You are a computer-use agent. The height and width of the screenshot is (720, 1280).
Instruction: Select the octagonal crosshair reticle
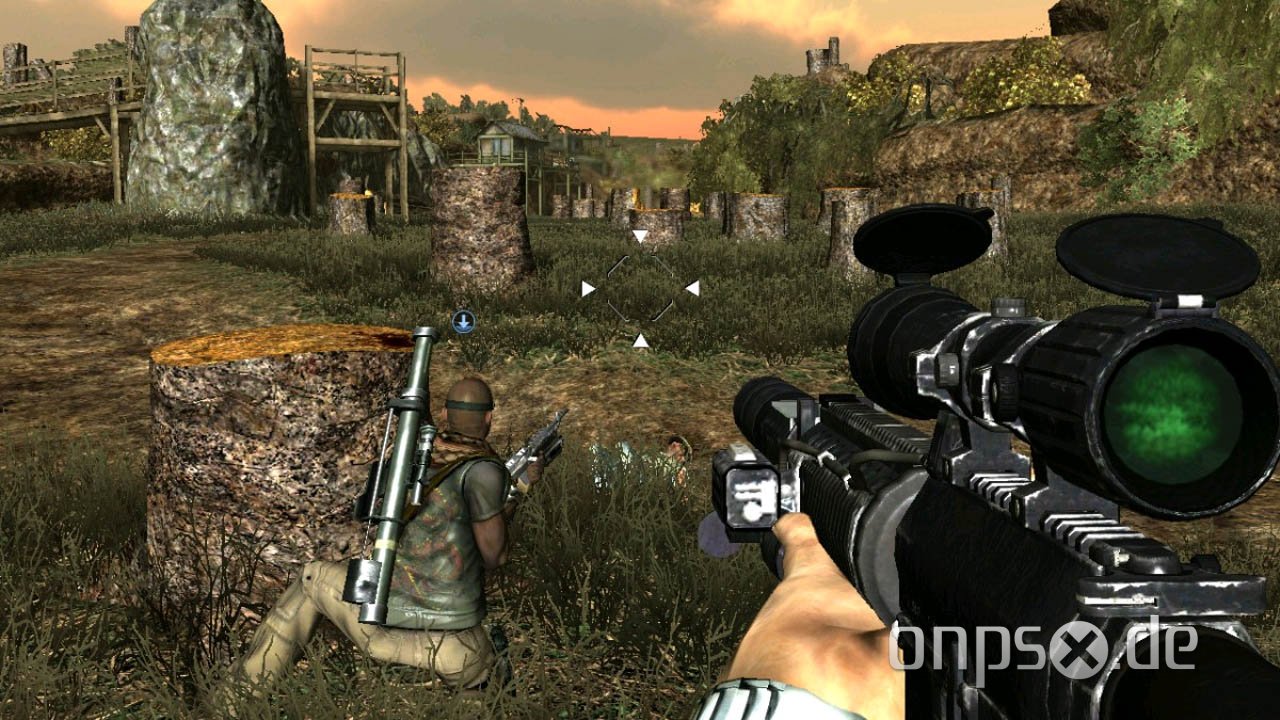coord(638,288)
